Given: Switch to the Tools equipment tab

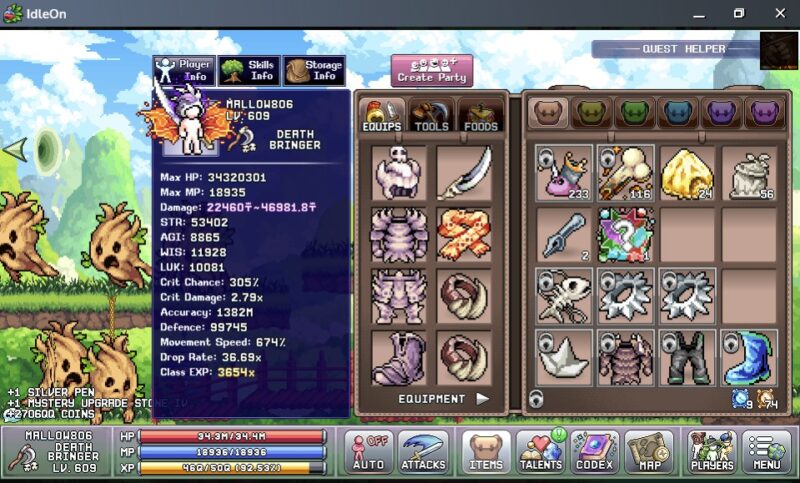Looking at the screenshot, I should (x=432, y=115).
